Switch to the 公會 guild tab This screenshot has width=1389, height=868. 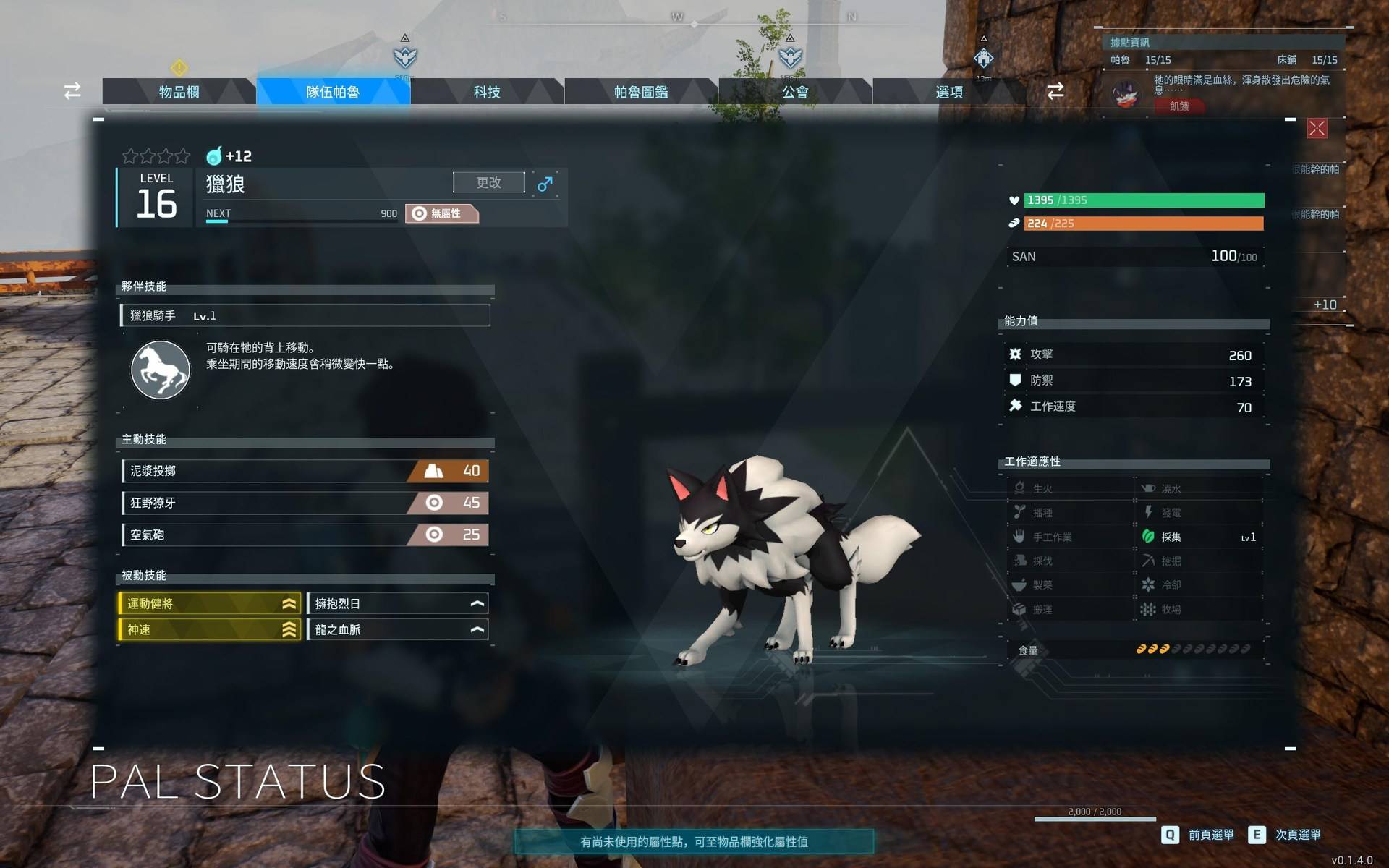[x=795, y=92]
